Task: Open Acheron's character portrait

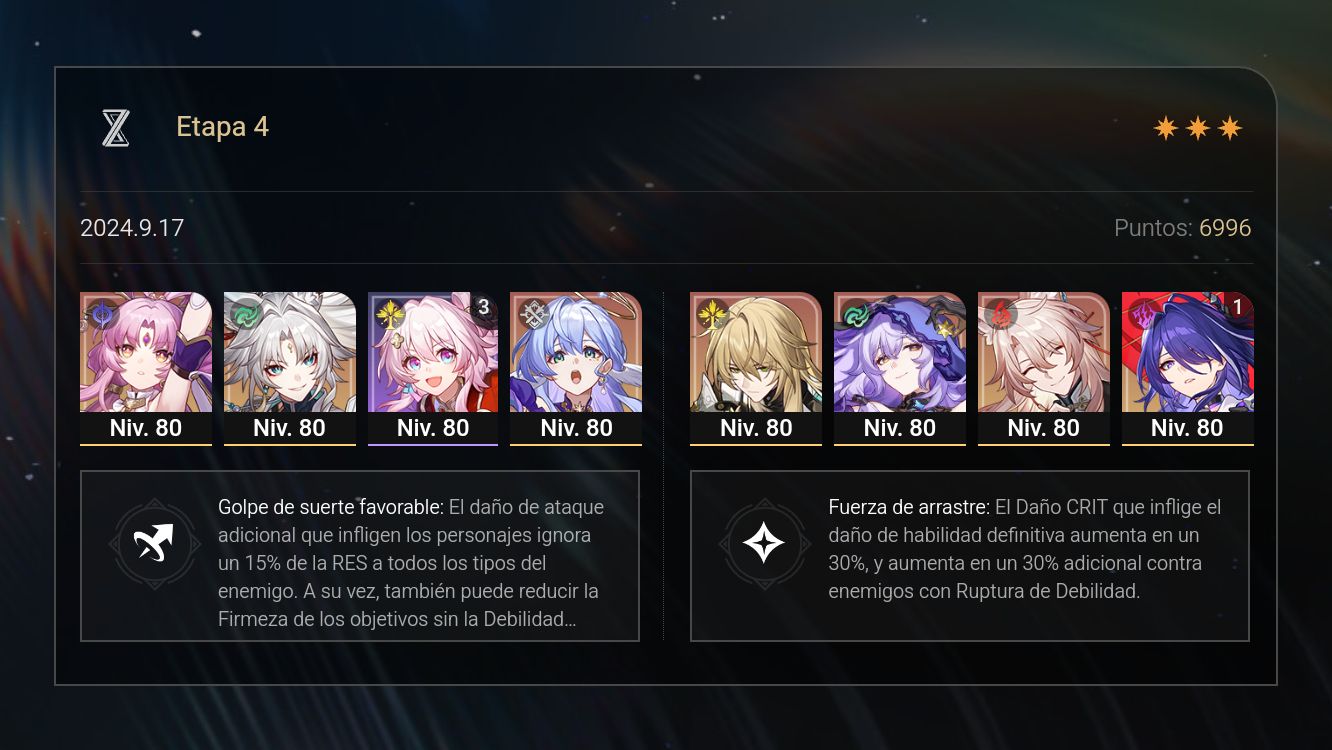Action: coord(1187,355)
